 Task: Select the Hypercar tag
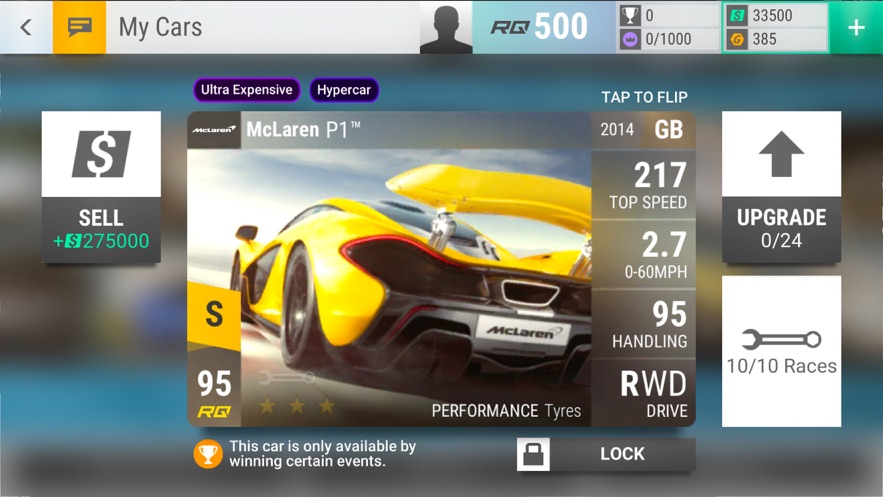343,90
